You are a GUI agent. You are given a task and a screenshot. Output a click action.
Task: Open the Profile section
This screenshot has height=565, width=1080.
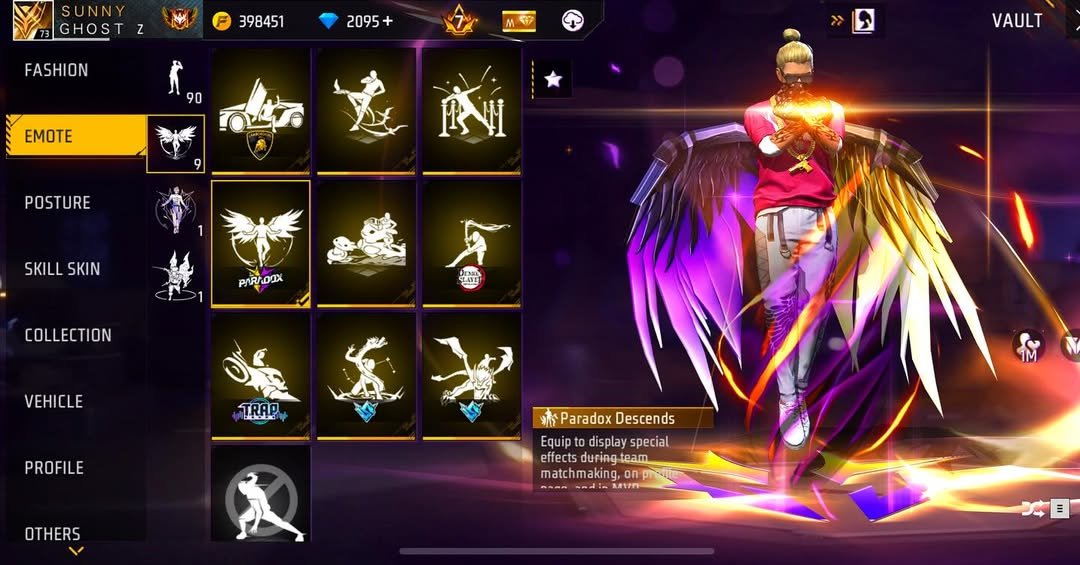(54, 467)
